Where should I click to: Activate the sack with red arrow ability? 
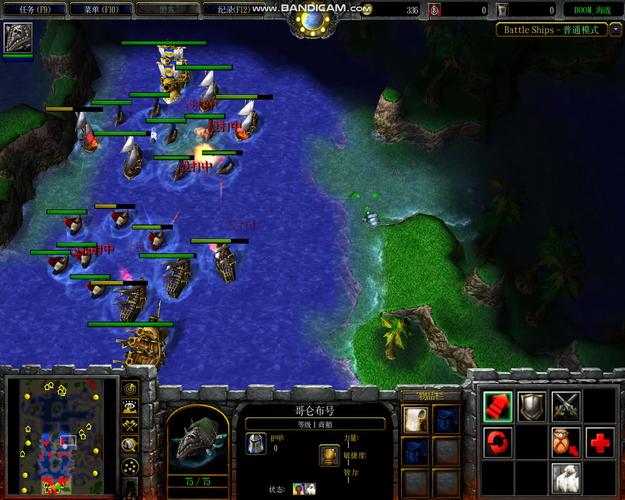(565, 440)
